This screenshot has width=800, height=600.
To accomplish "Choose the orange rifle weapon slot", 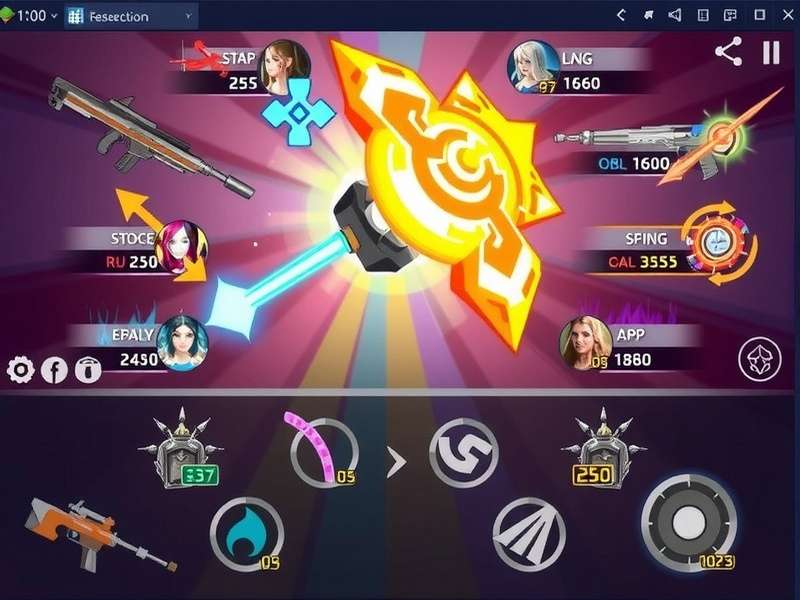I will coord(85,532).
